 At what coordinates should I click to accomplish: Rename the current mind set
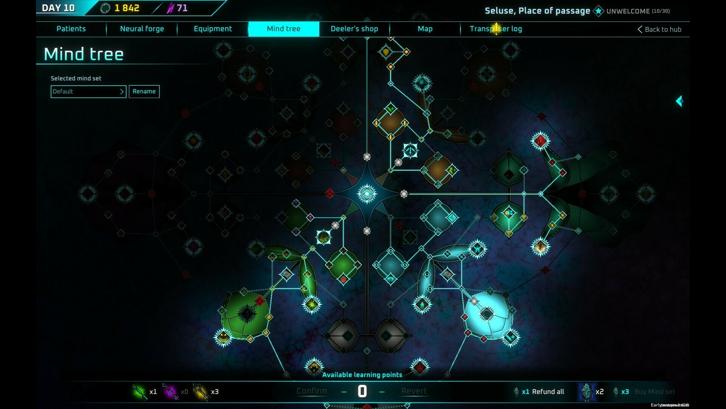coord(144,91)
